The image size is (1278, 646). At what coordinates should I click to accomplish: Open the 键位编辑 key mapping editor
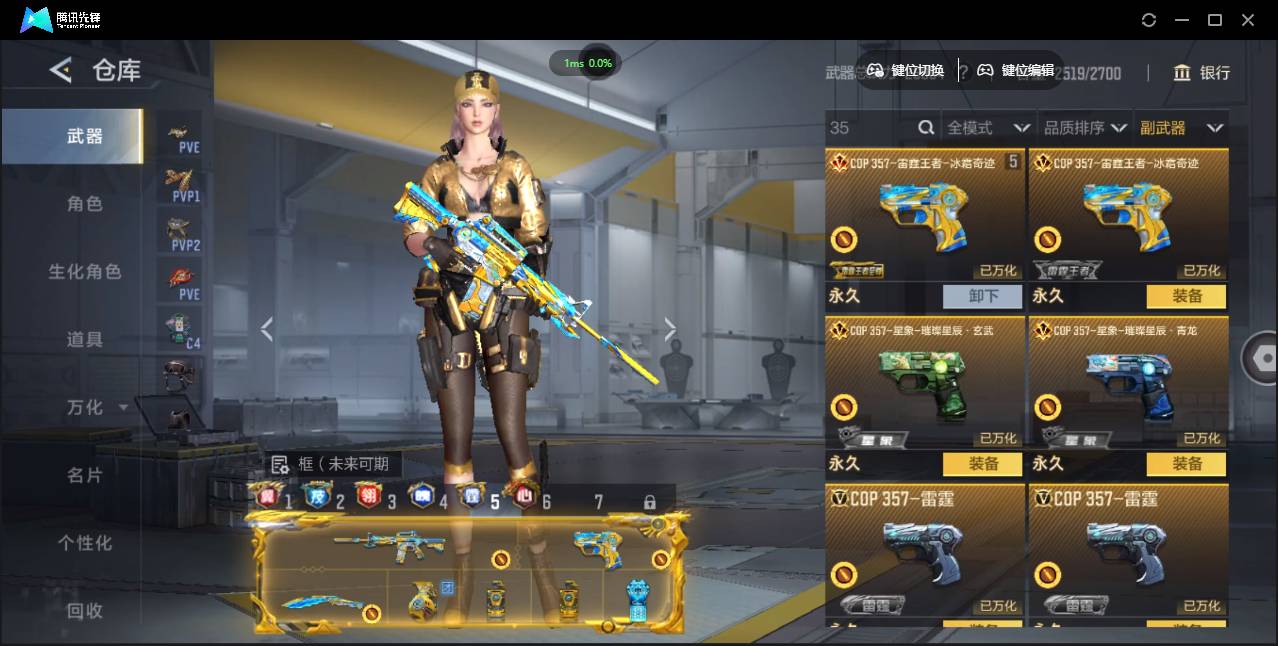(x=1015, y=70)
